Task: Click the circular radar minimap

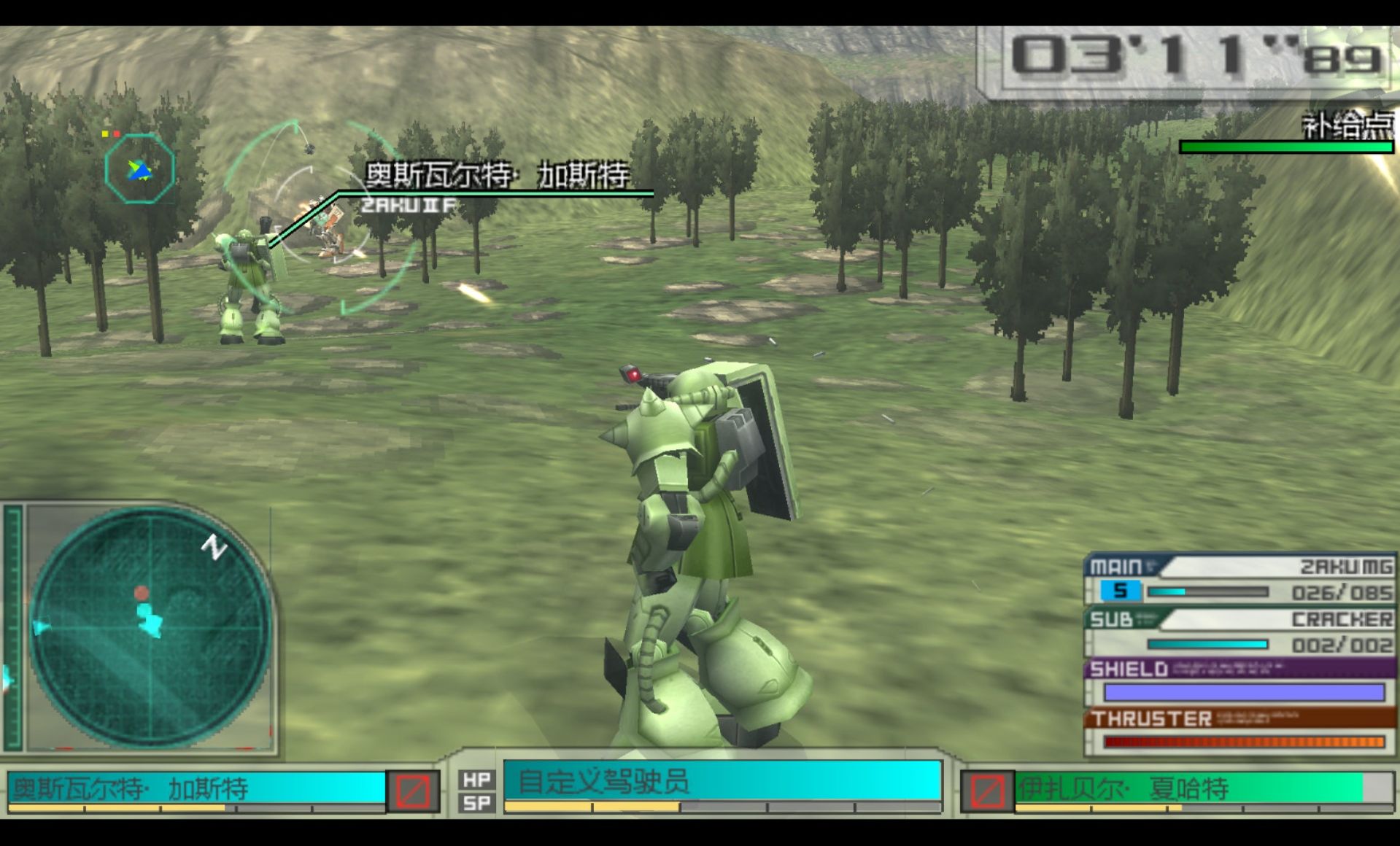Action: (150, 626)
